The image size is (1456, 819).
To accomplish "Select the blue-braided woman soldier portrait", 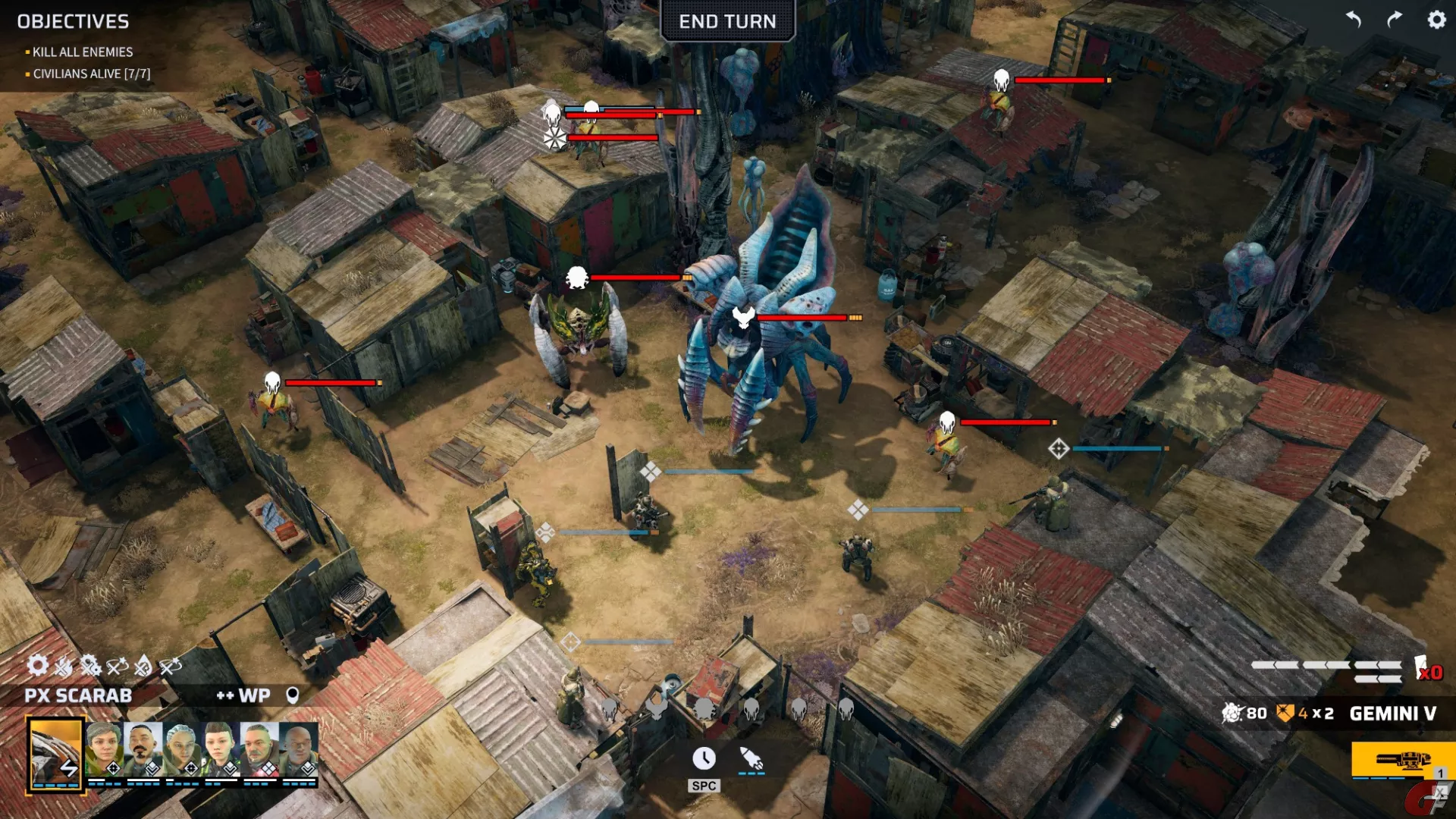I will pyautogui.click(x=182, y=748).
